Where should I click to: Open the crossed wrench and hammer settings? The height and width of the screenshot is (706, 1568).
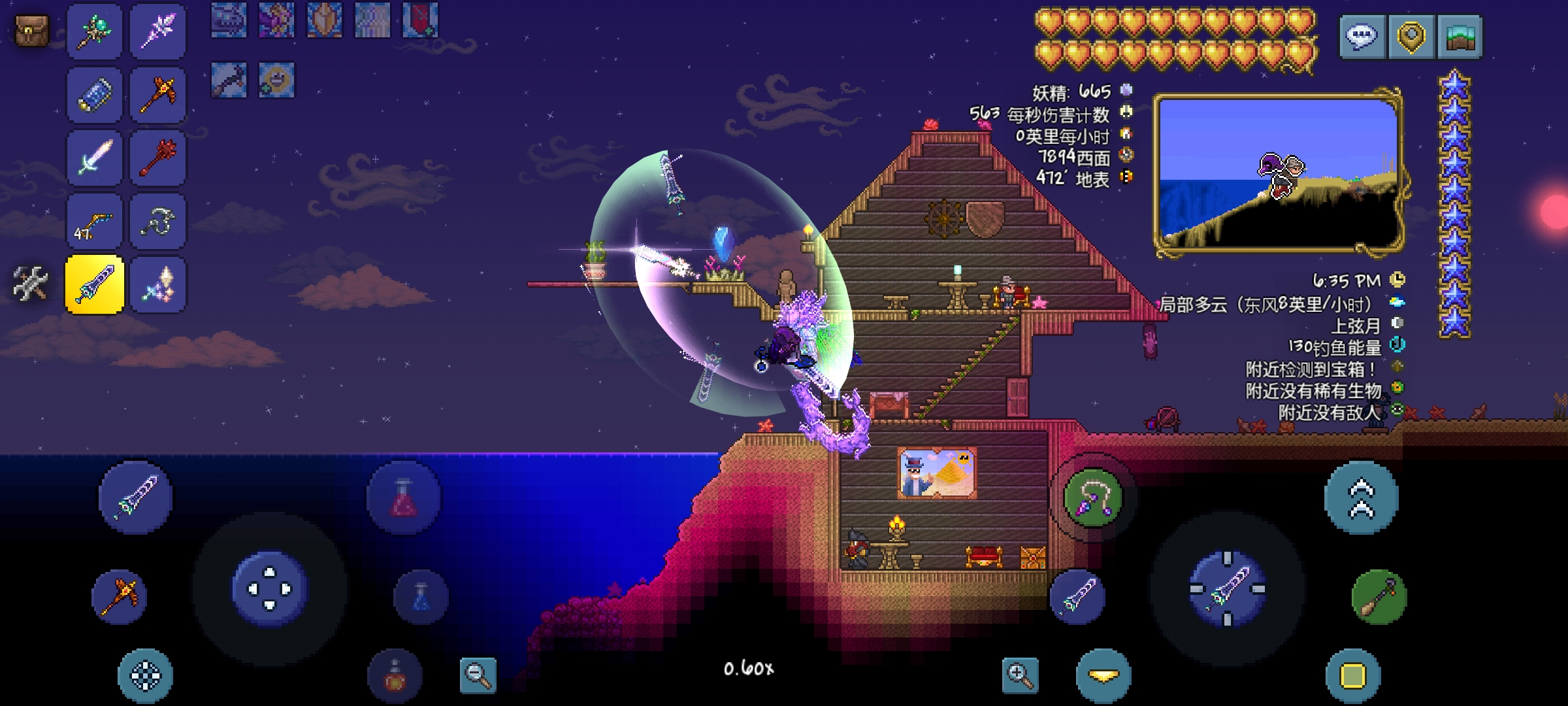click(30, 284)
